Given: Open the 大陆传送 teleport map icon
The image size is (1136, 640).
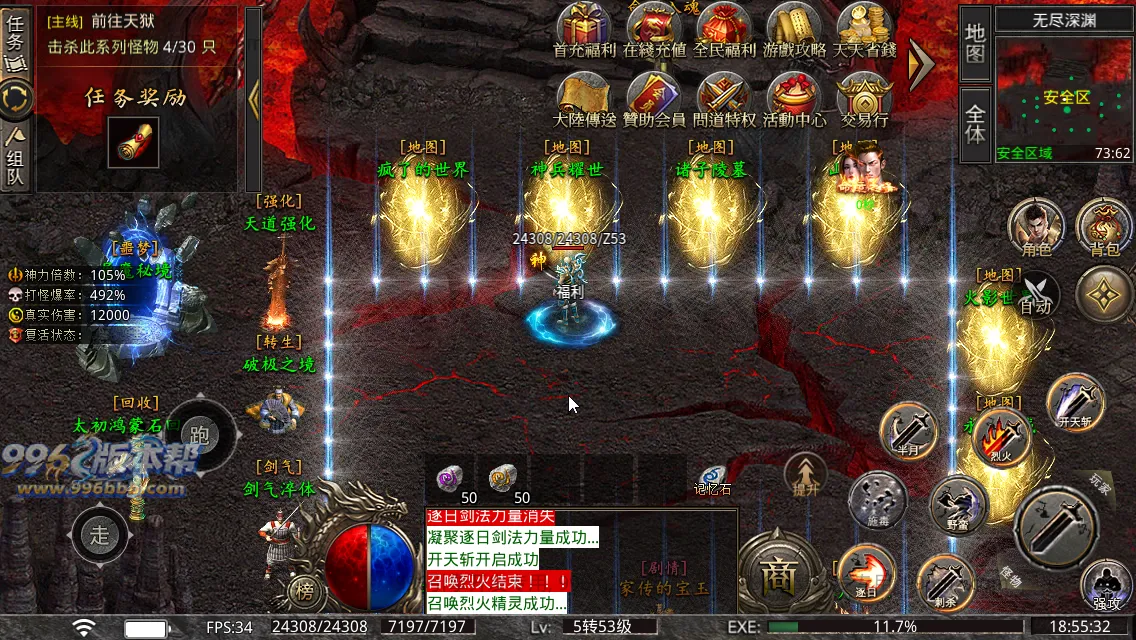Looking at the screenshot, I should [x=584, y=97].
